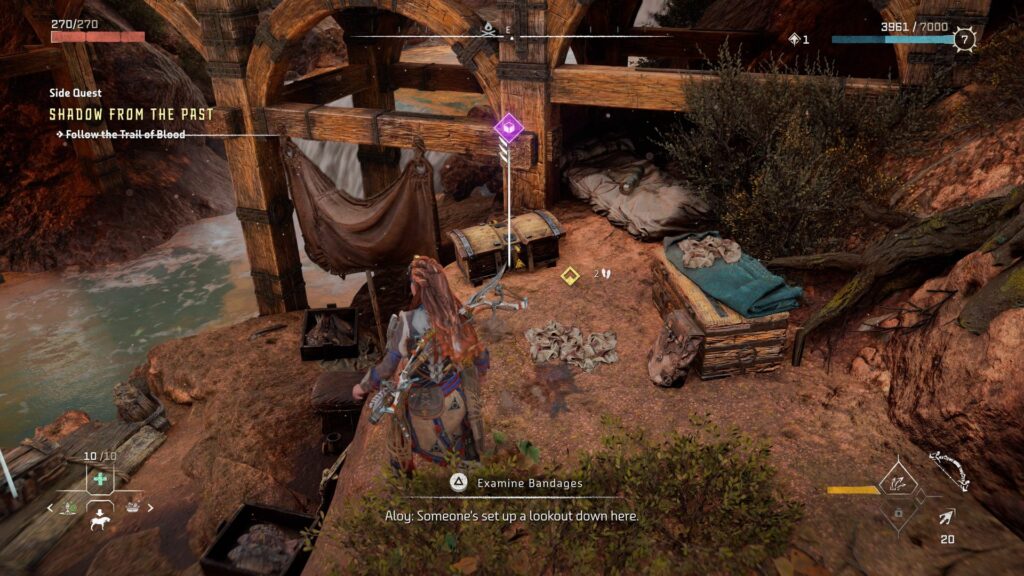Image resolution: width=1024 pixels, height=576 pixels.
Task: Select the call mount horse icon
Action: (100, 521)
